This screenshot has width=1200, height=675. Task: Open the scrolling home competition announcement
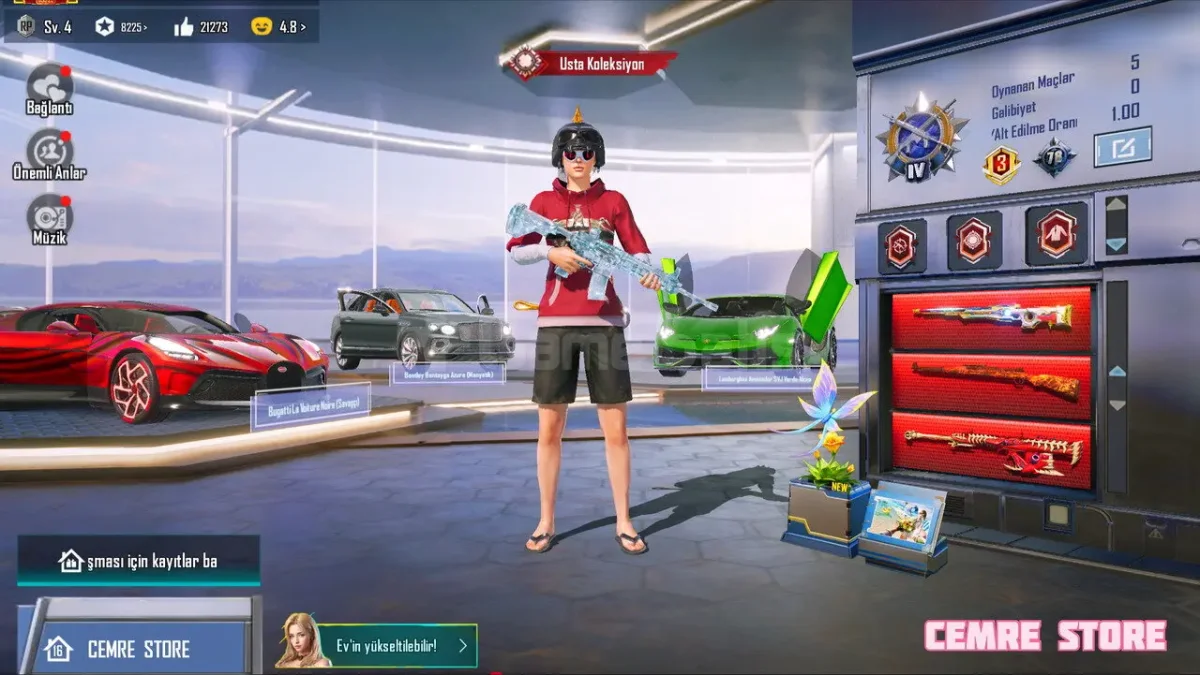coord(139,561)
